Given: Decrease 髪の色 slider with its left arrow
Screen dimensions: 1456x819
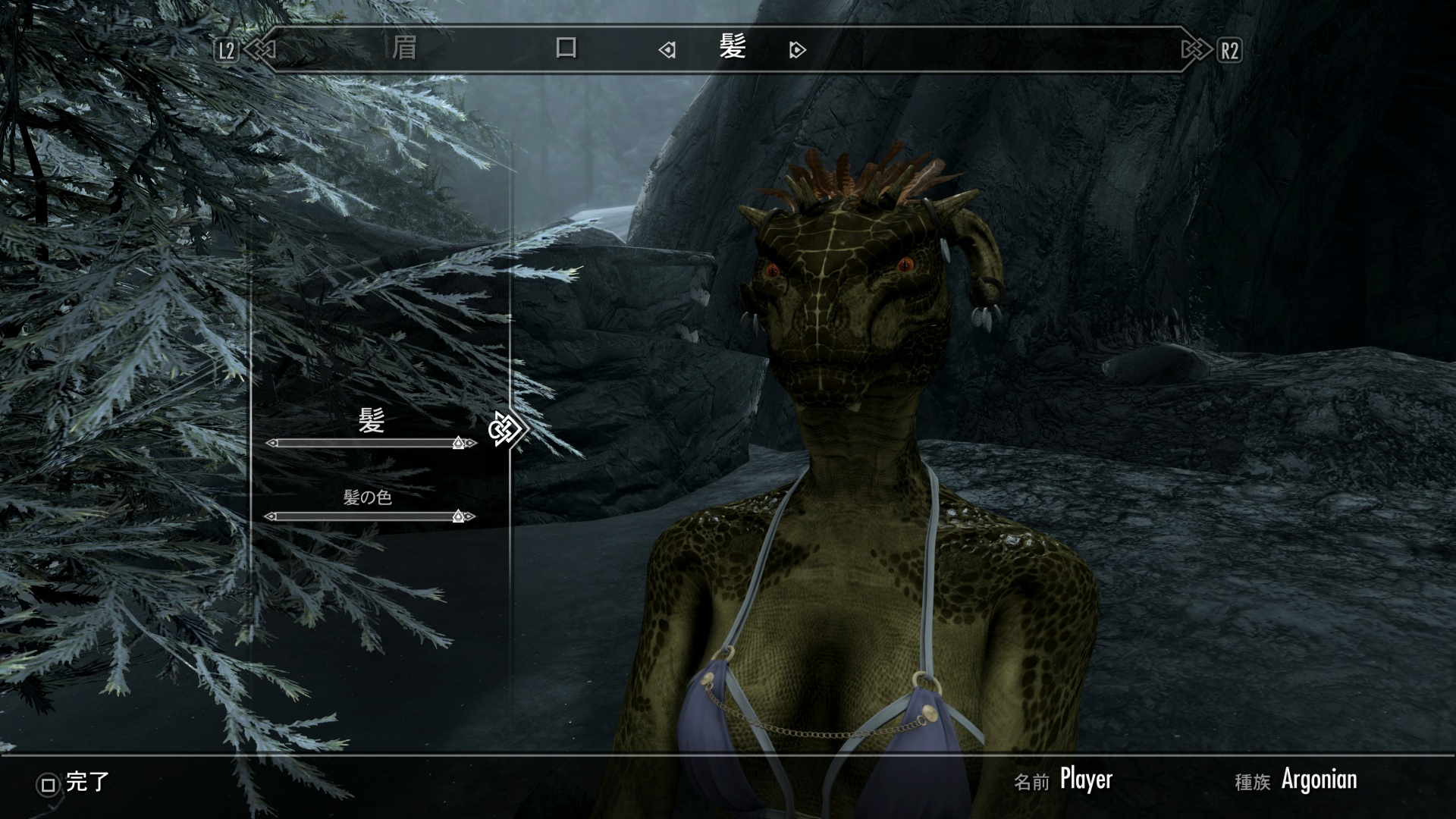Looking at the screenshot, I should [270, 516].
